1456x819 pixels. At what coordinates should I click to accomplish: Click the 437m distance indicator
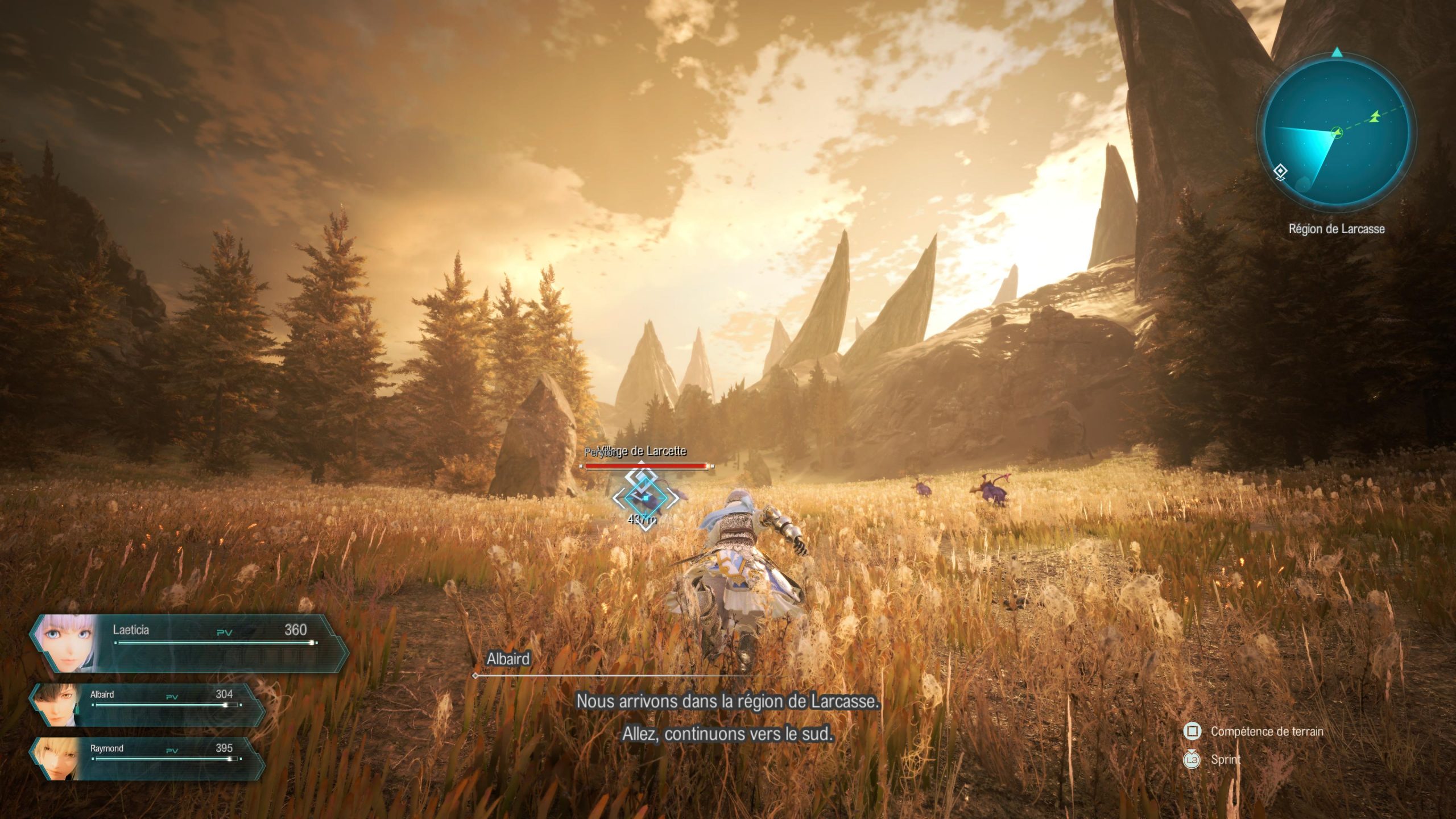[643, 519]
